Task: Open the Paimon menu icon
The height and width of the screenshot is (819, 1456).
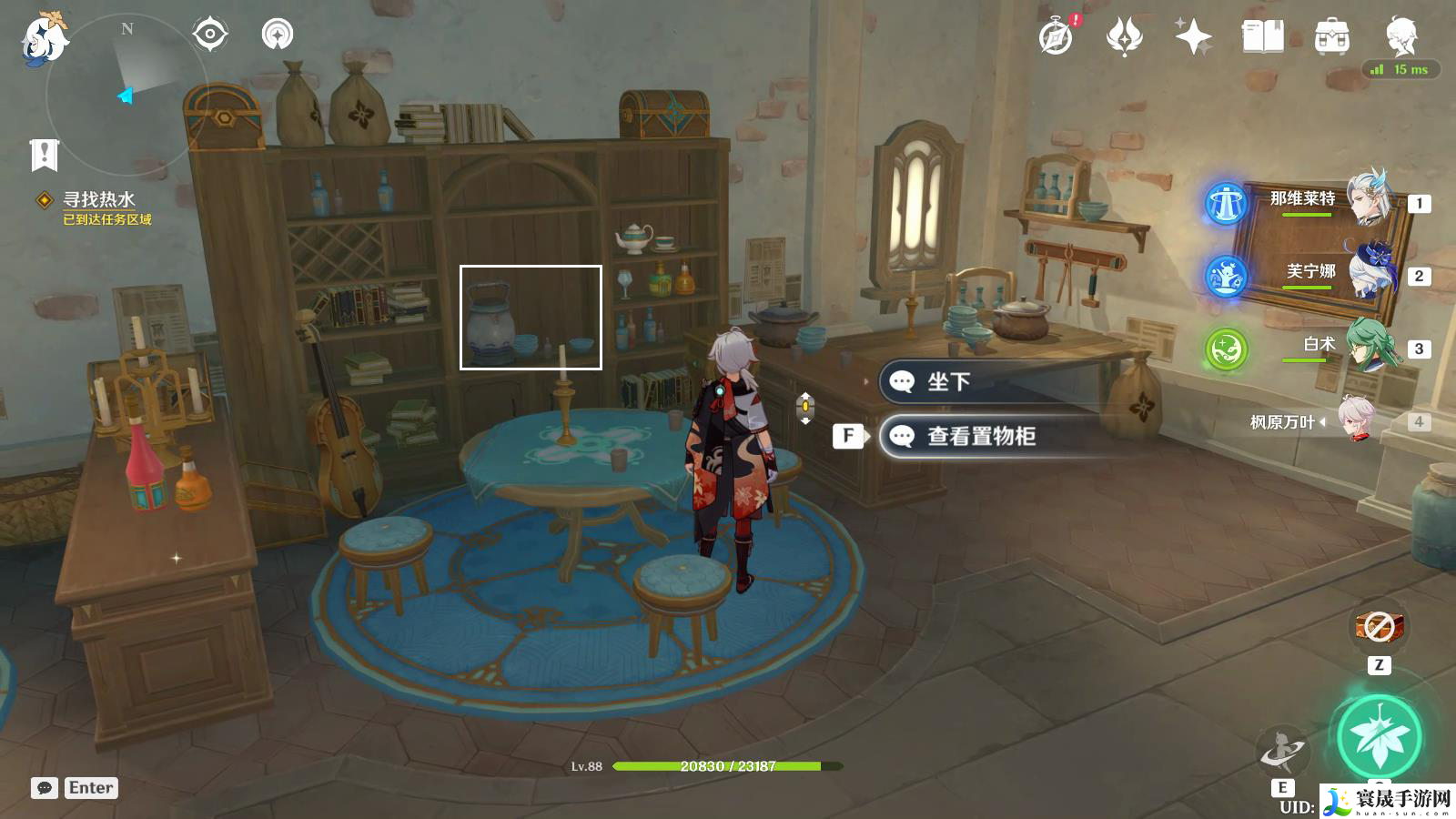Action: pos(43,38)
